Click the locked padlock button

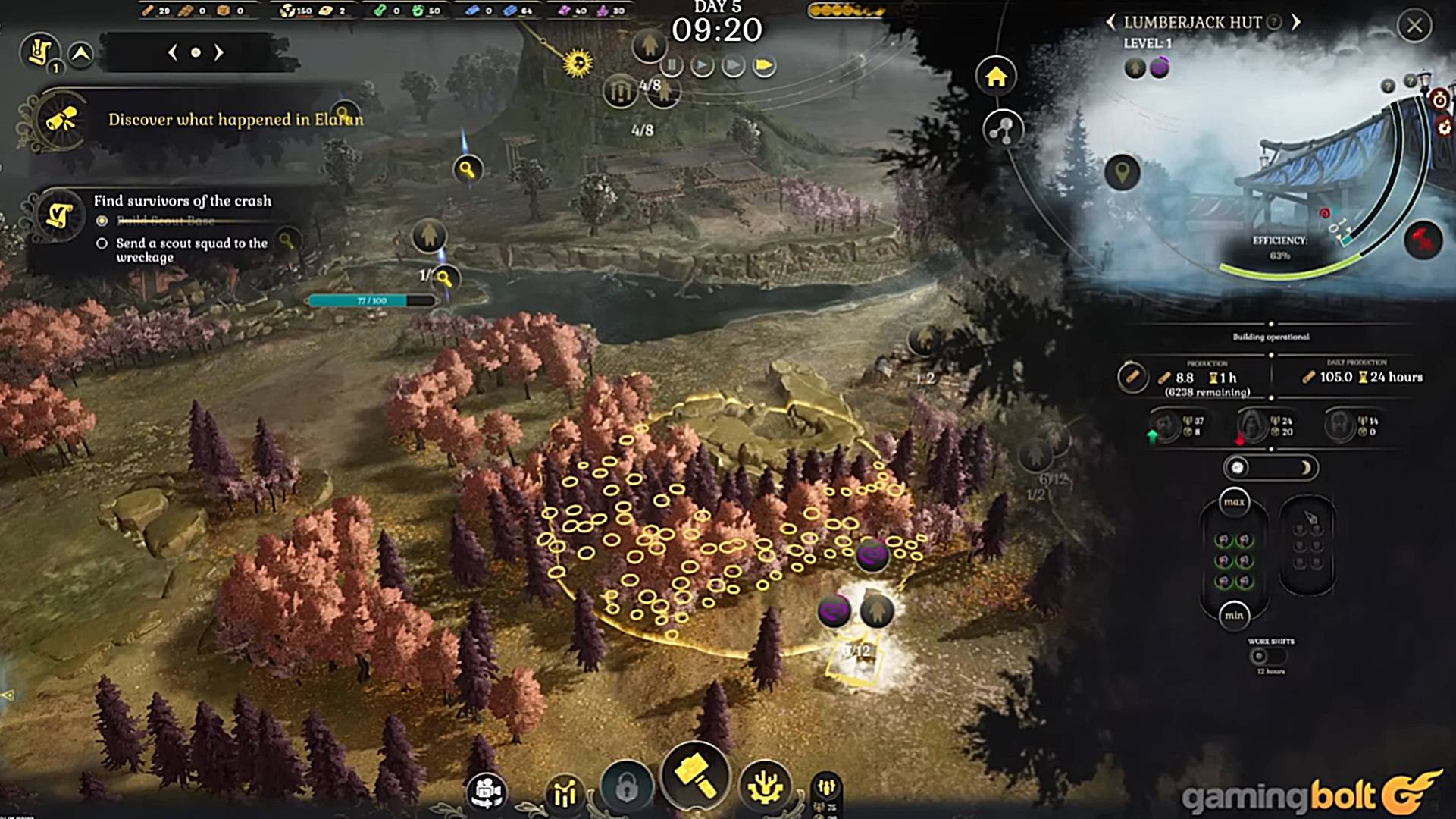626,789
